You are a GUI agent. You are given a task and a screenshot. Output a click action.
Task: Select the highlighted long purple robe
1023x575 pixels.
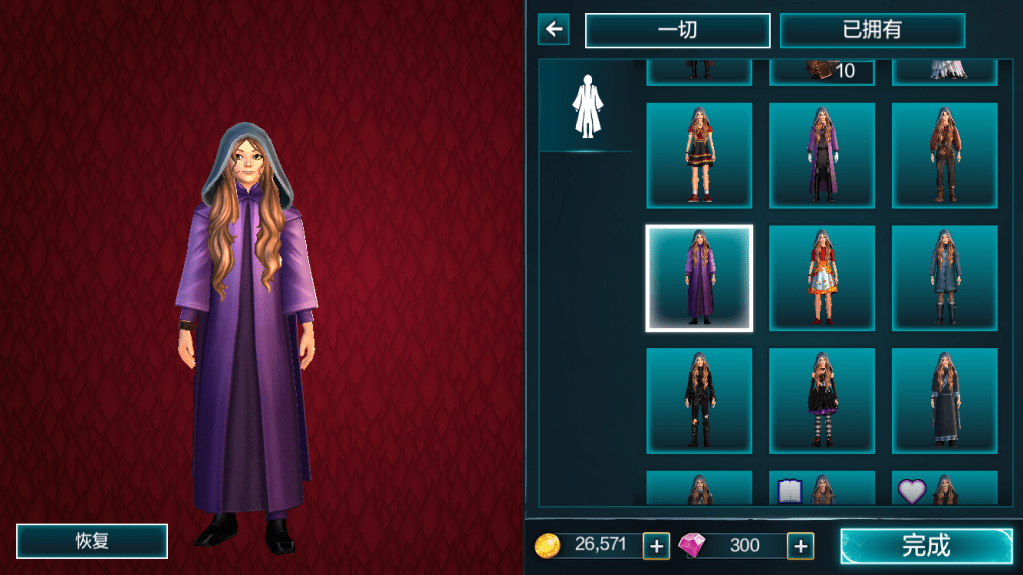click(x=699, y=278)
